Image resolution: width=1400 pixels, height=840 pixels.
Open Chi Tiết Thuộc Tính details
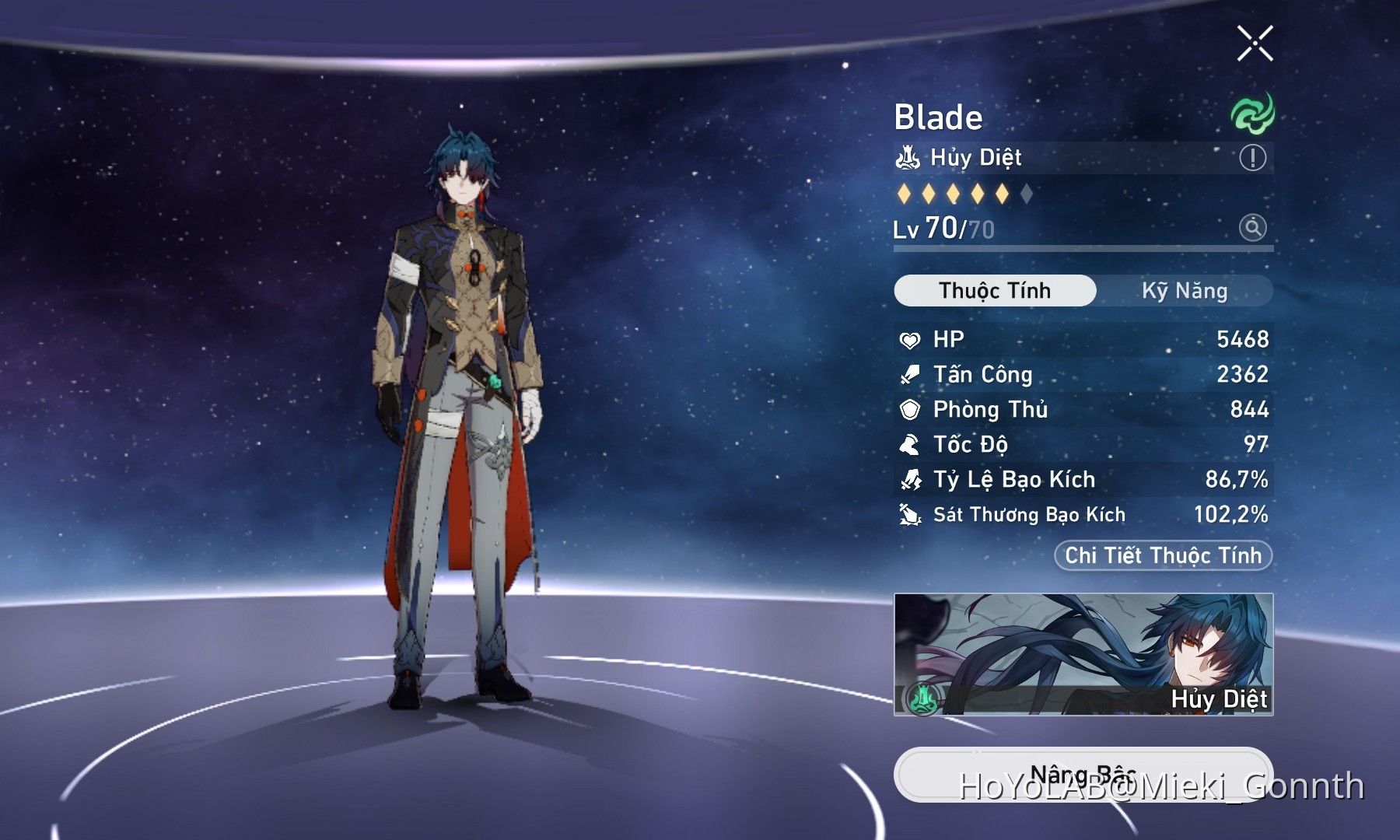[1163, 555]
